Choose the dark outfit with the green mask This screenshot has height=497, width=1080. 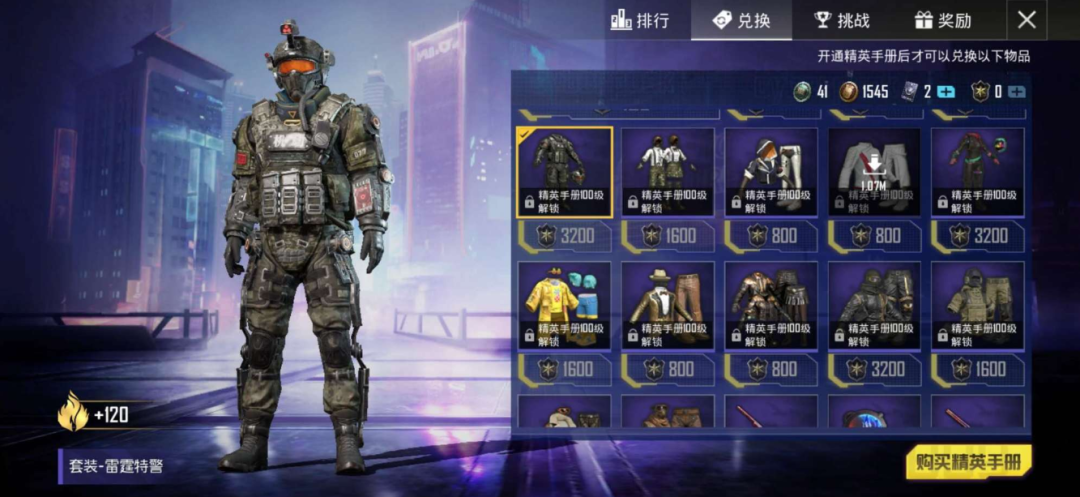(x=977, y=171)
